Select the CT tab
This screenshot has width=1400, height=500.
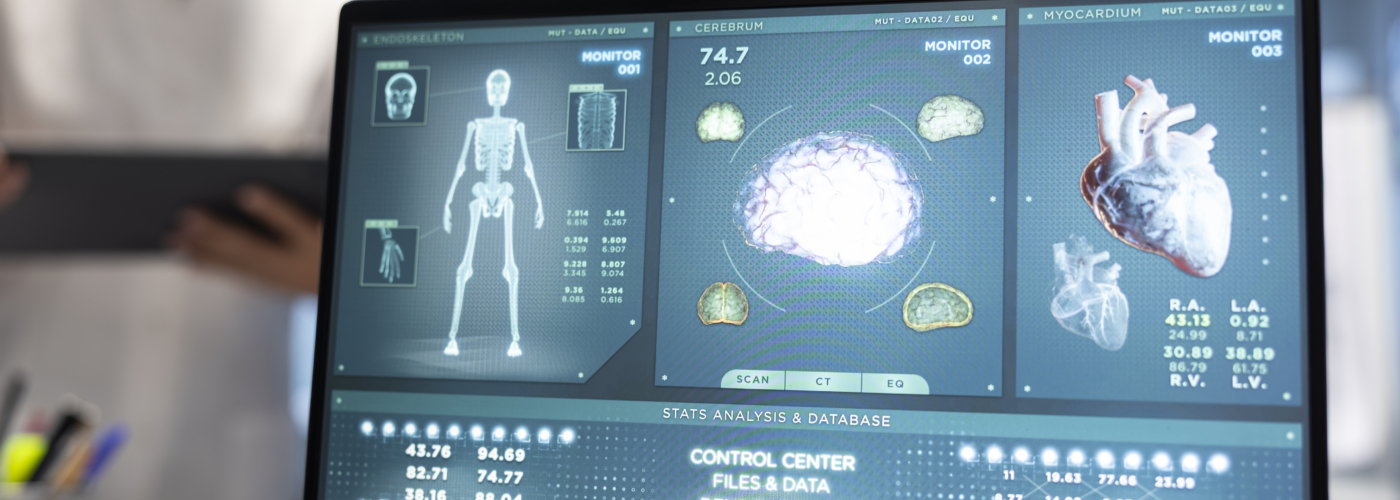[x=823, y=381]
